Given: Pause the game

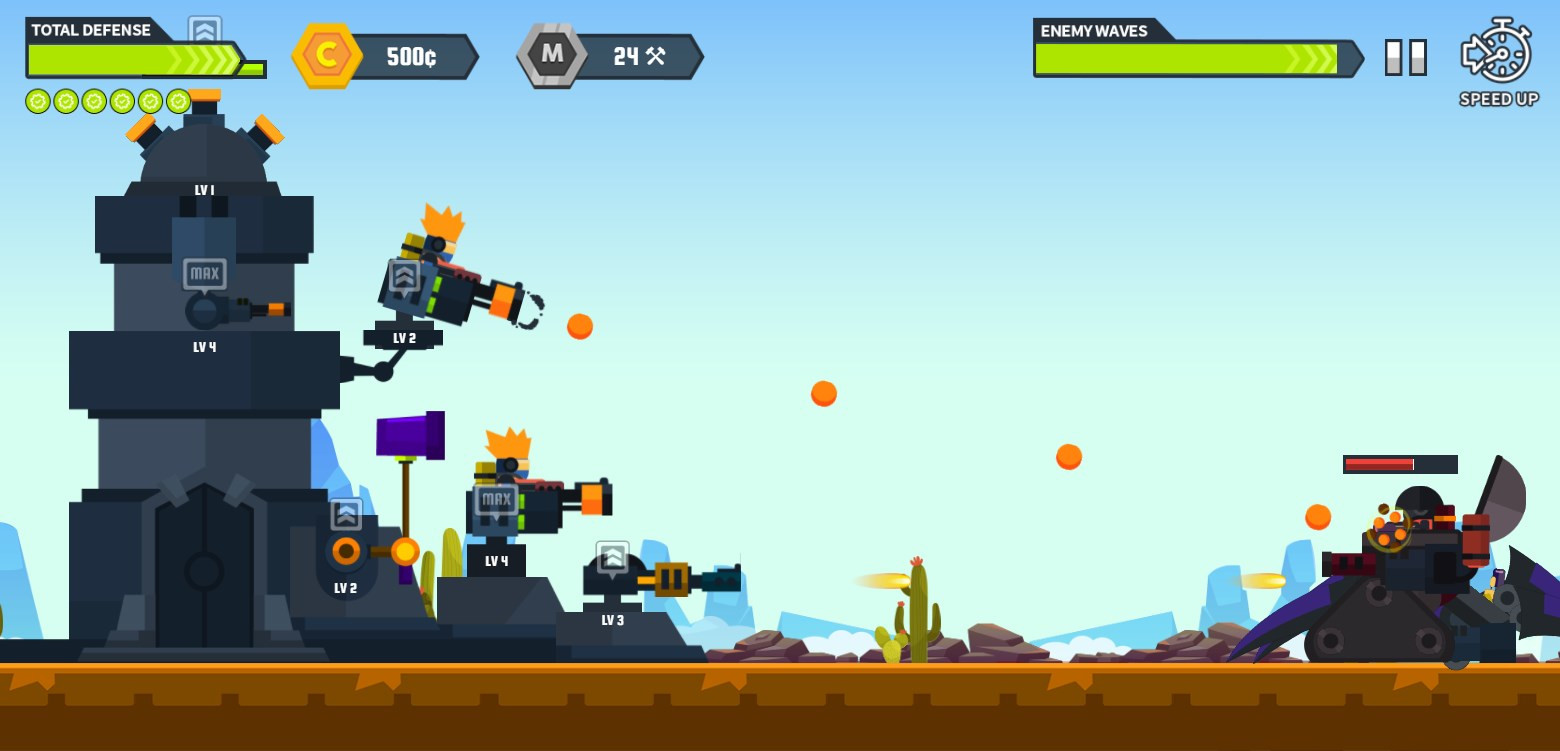Looking at the screenshot, I should click(x=1405, y=58).
